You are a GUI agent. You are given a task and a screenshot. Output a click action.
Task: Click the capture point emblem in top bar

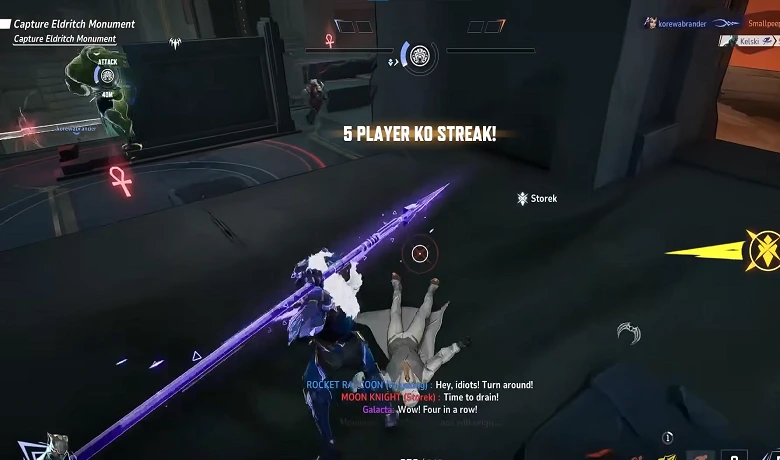(x=420, y=54)
